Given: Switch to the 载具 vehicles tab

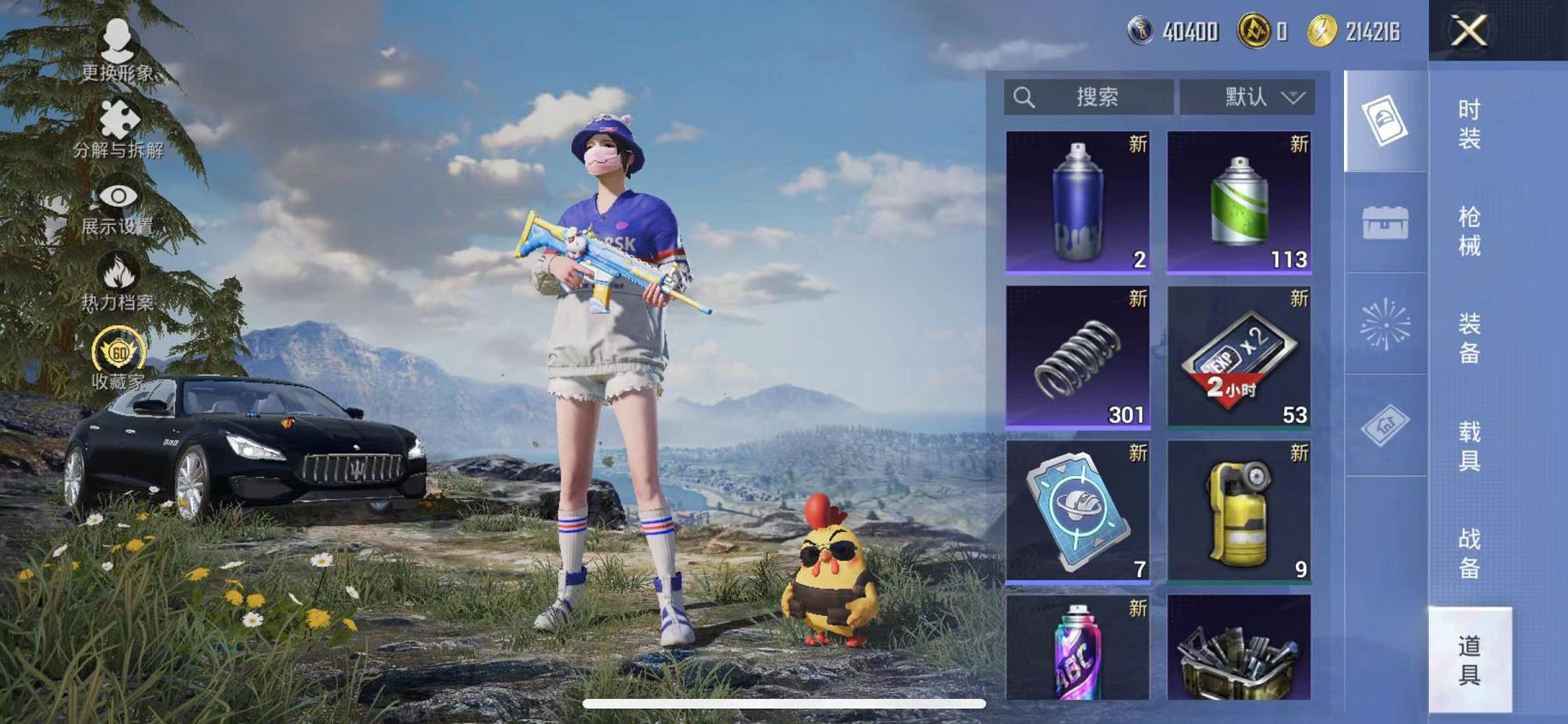Looking at the screenshot, I should pyautogui.click(x=1469, y=446).
